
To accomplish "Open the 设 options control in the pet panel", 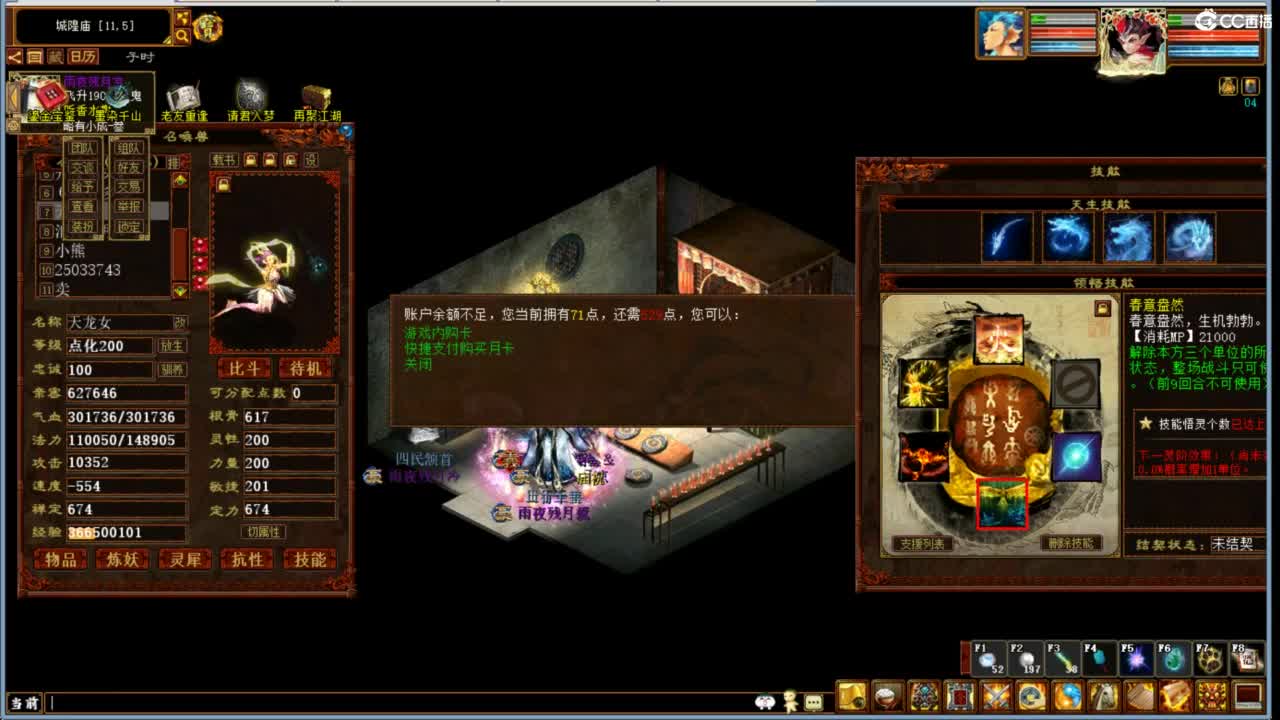I will [311, 160].
